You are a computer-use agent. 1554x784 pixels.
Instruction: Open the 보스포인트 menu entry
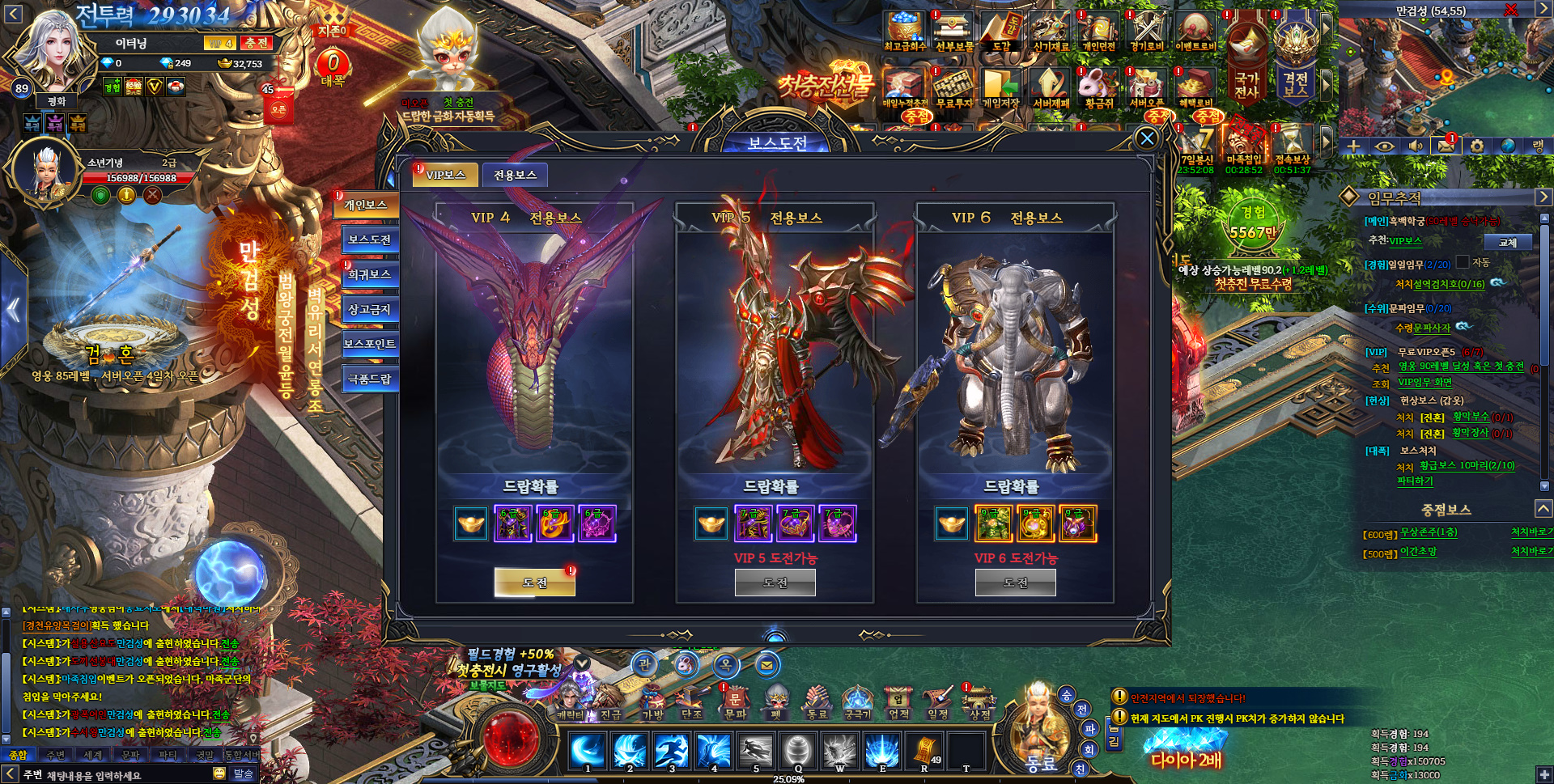point(369,344)
